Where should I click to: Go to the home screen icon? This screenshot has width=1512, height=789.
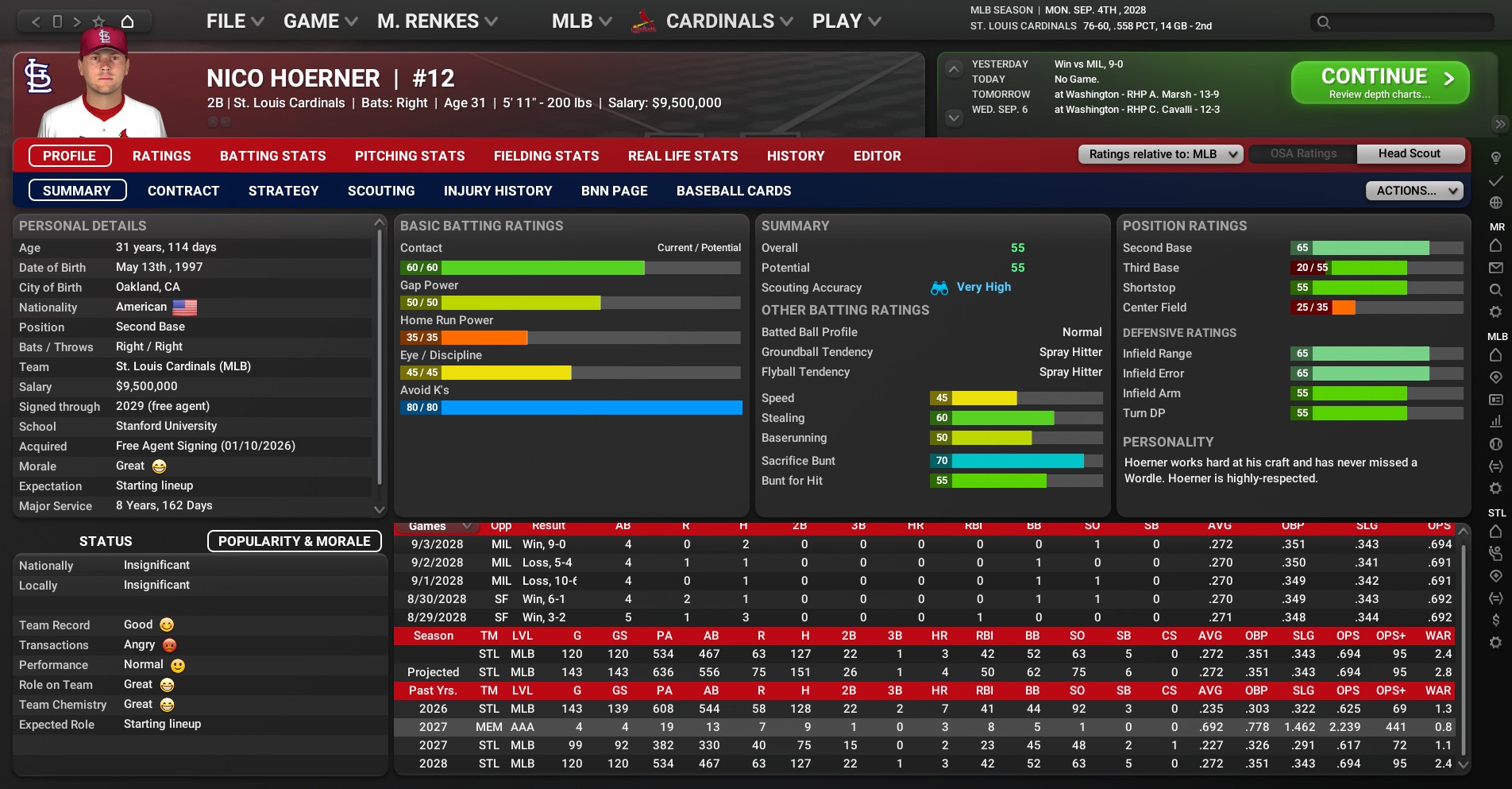[127, 21]
